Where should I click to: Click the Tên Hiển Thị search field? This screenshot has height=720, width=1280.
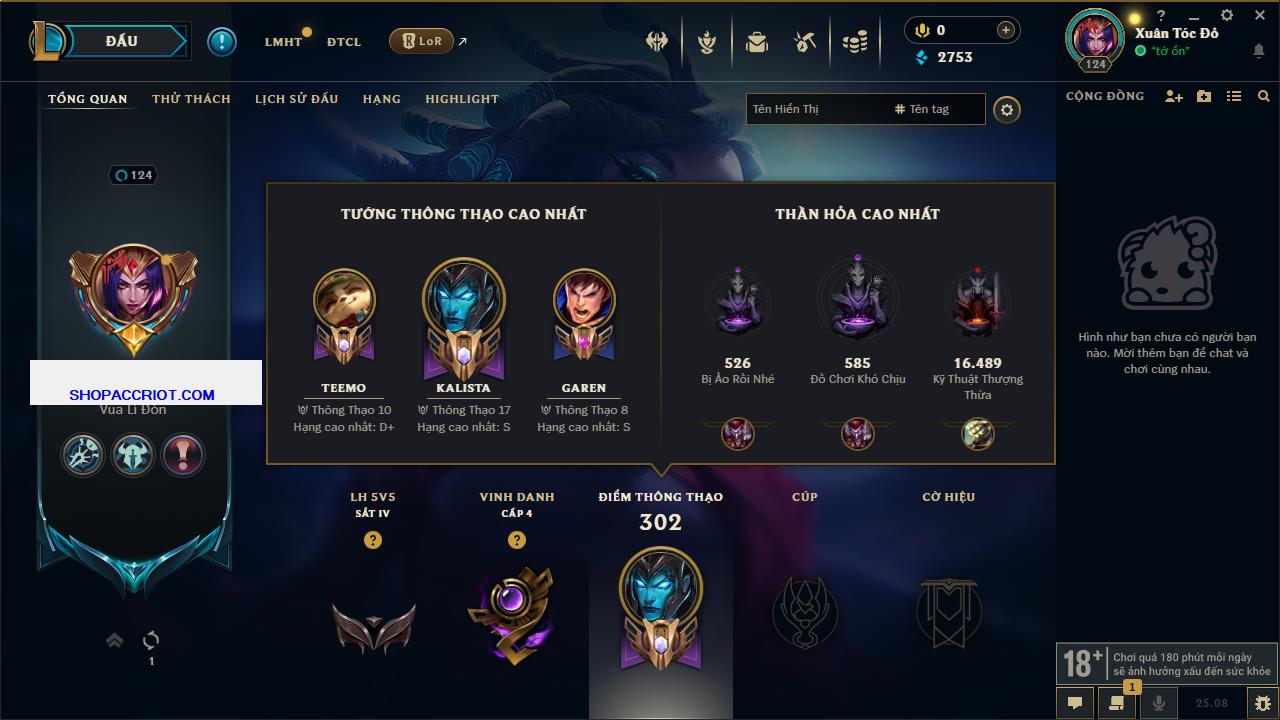point(815,109)
